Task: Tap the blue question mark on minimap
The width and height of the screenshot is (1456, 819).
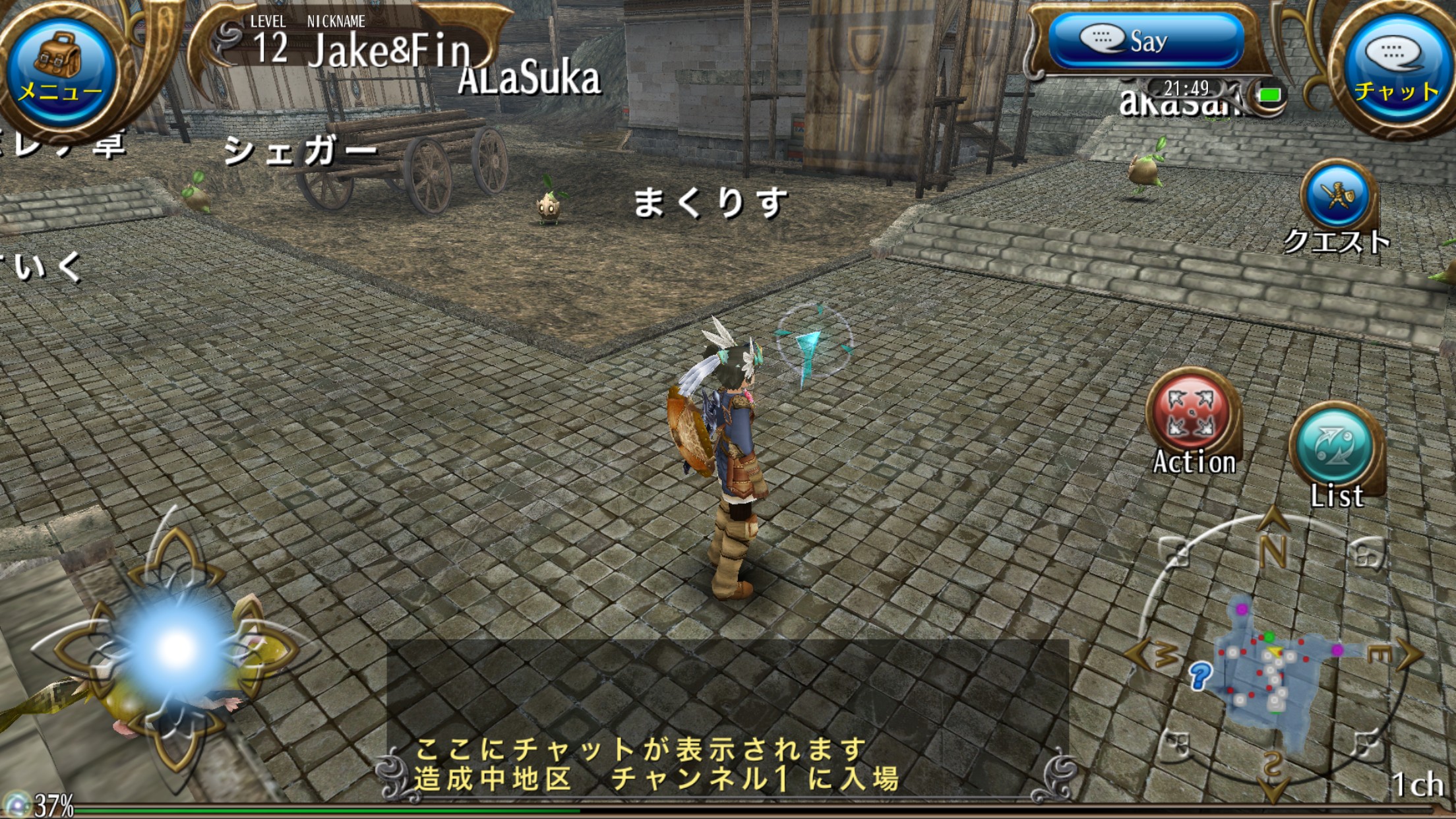Action: click(1200, 675)
